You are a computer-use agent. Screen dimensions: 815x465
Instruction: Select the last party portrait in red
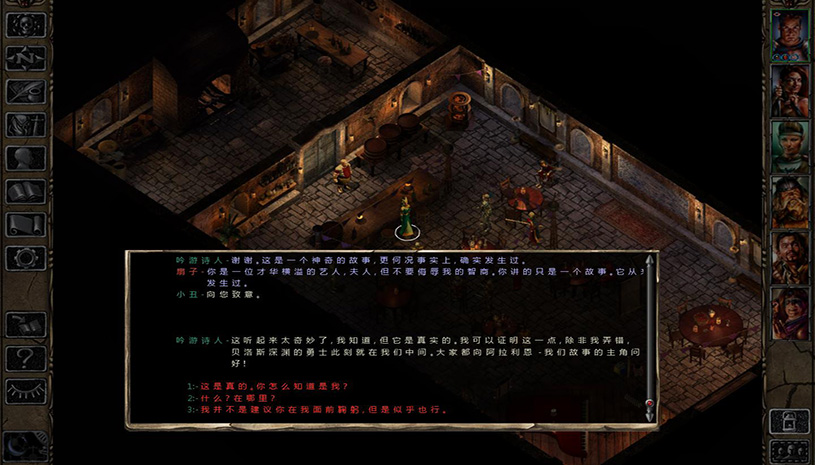tap(789, 313)
